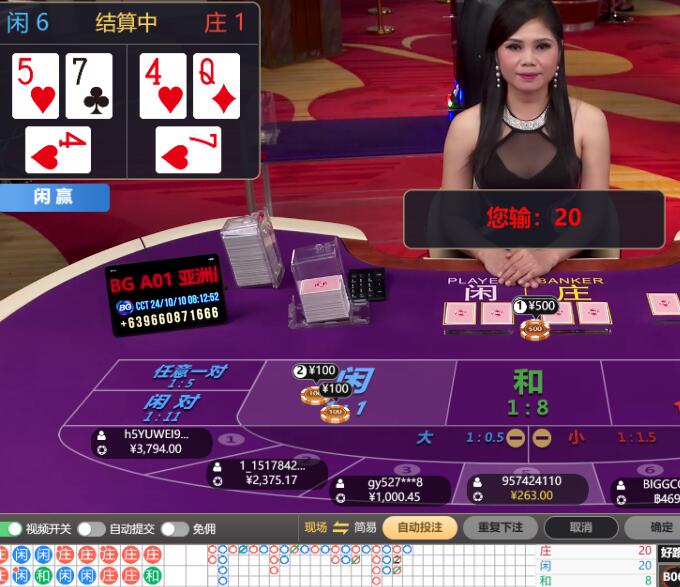Cancel the bet with 取消

[x=580, y=528]
